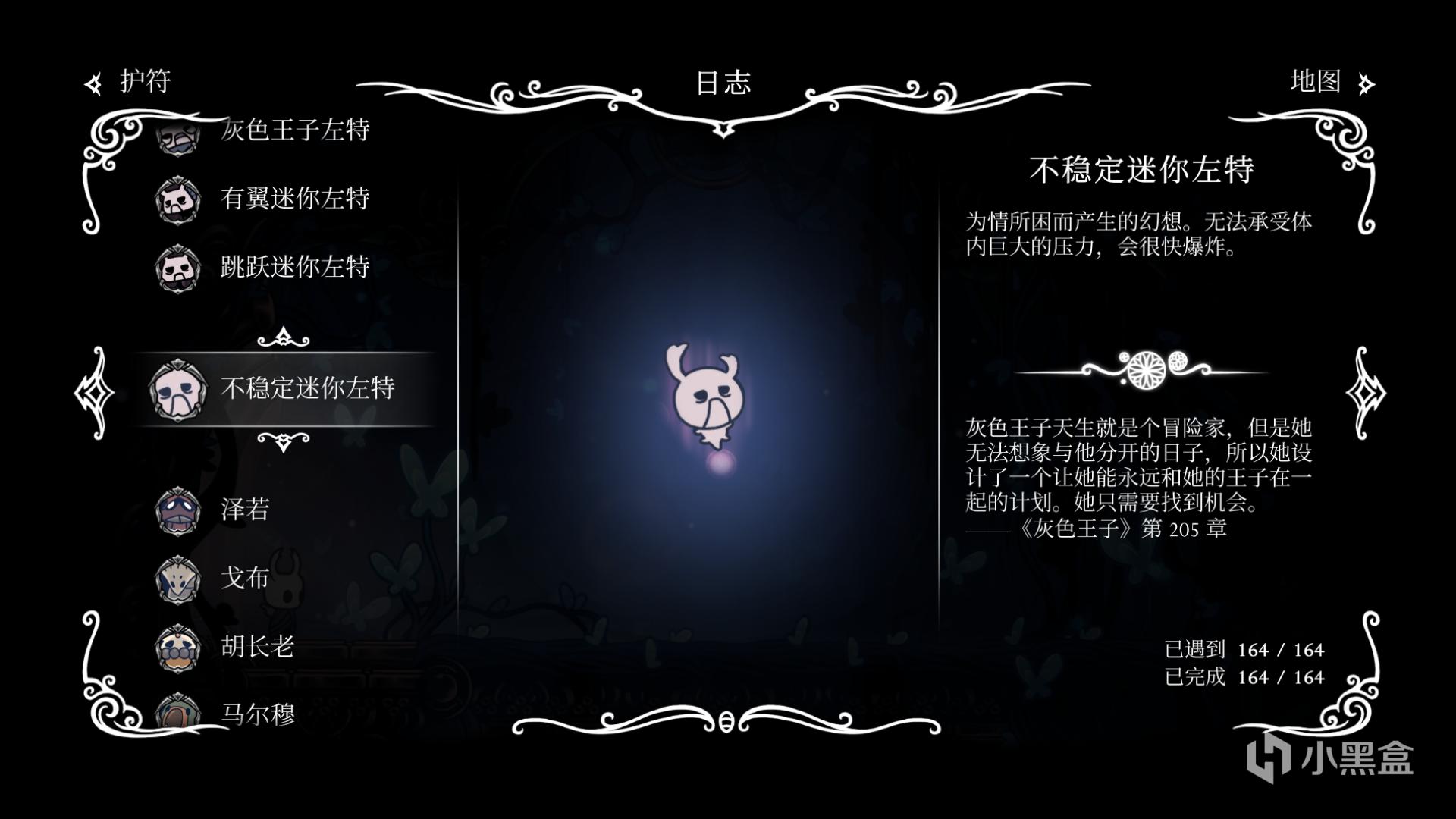Click the highlighted 不稳定迷你左特 entry
Screen dimensions: 1456x819
306,388
